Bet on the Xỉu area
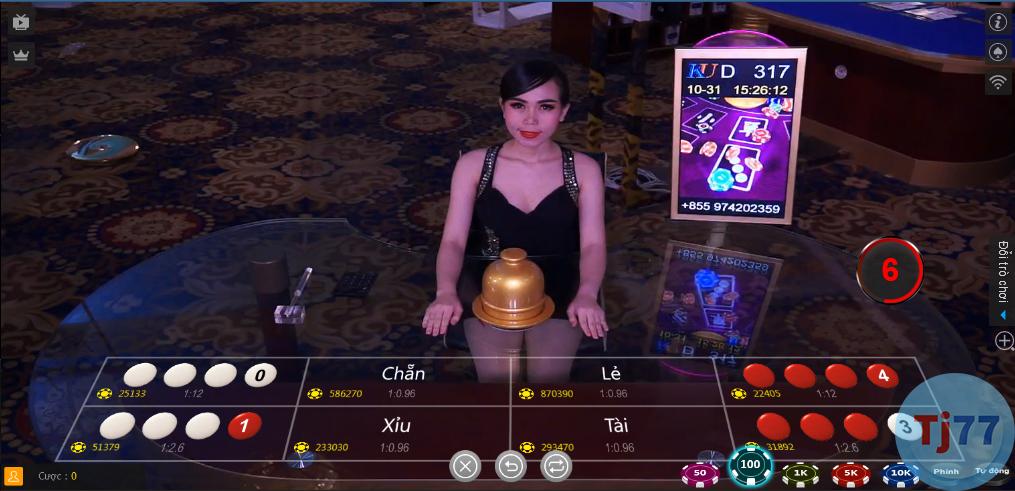This screenshot has height=491, width=1015. [396, 434]
